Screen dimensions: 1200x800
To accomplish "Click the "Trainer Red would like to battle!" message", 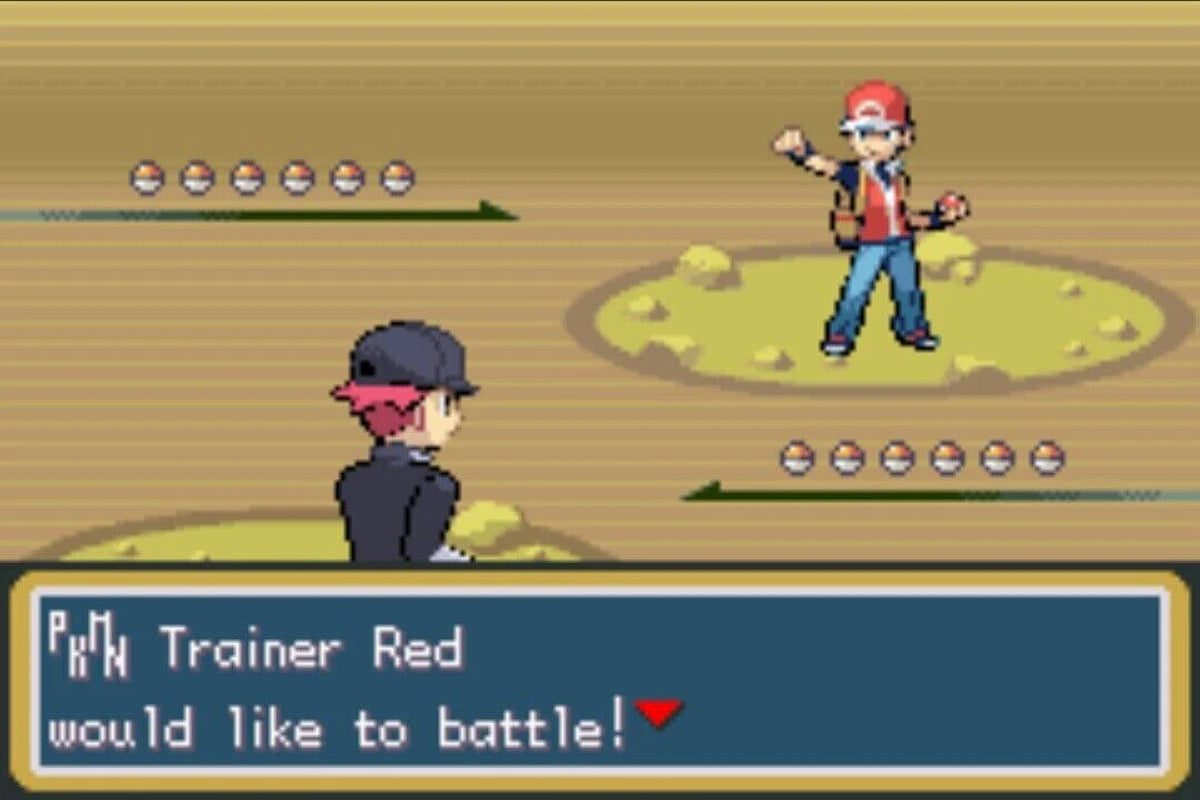I will [340, 692].
